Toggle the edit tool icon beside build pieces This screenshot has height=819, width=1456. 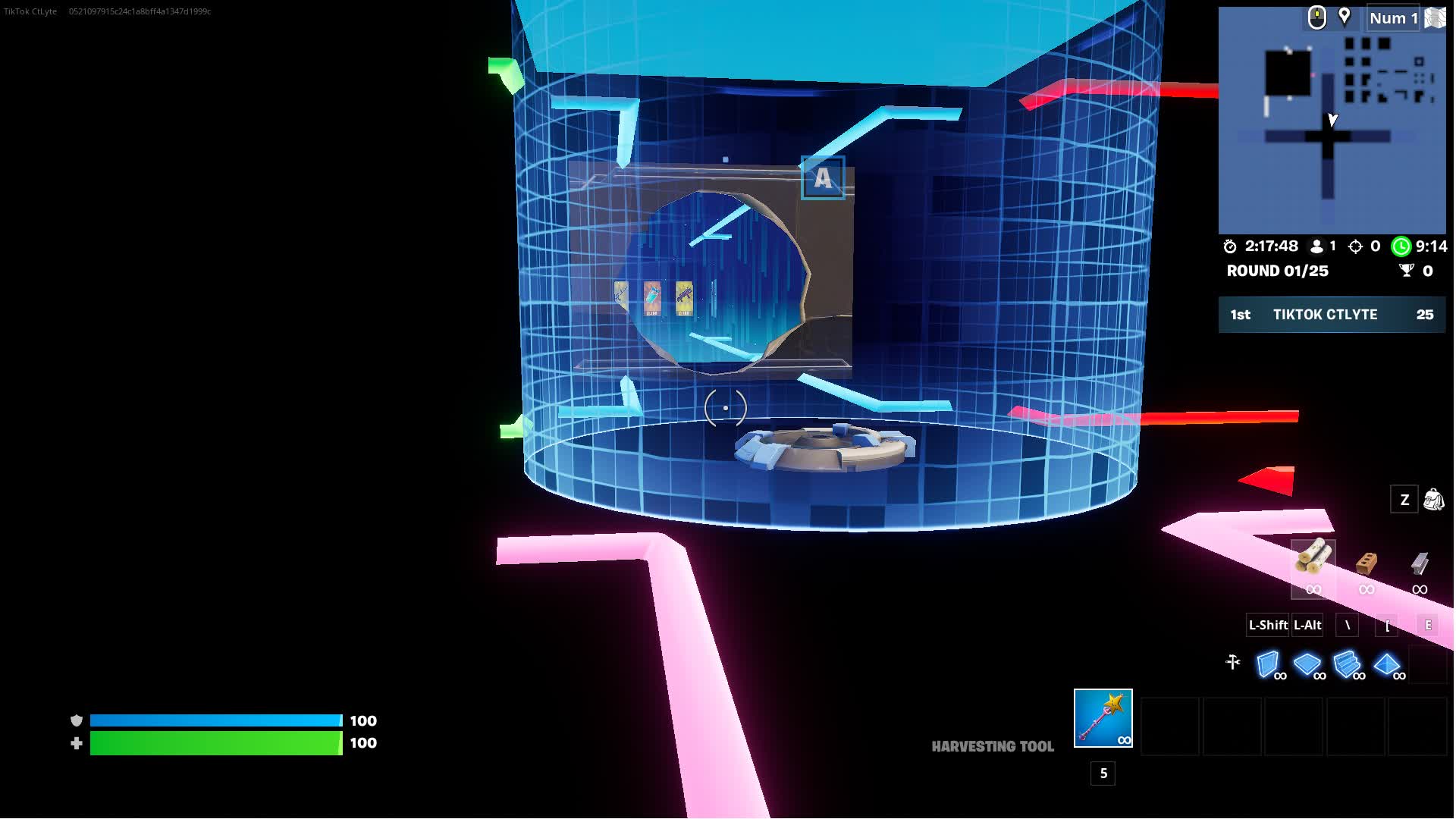pos(1233,662)
